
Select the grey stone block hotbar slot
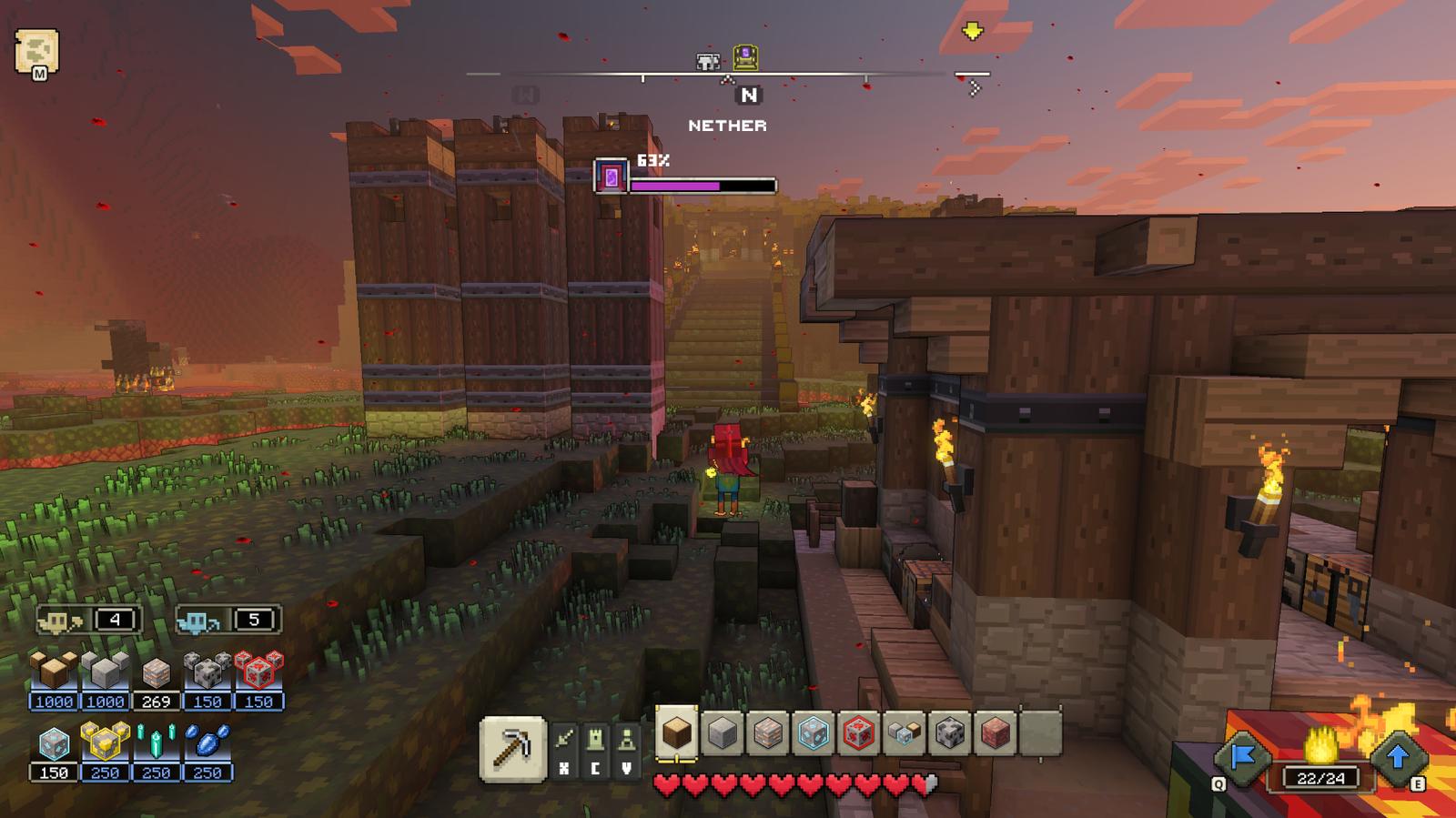pos(722,732)
